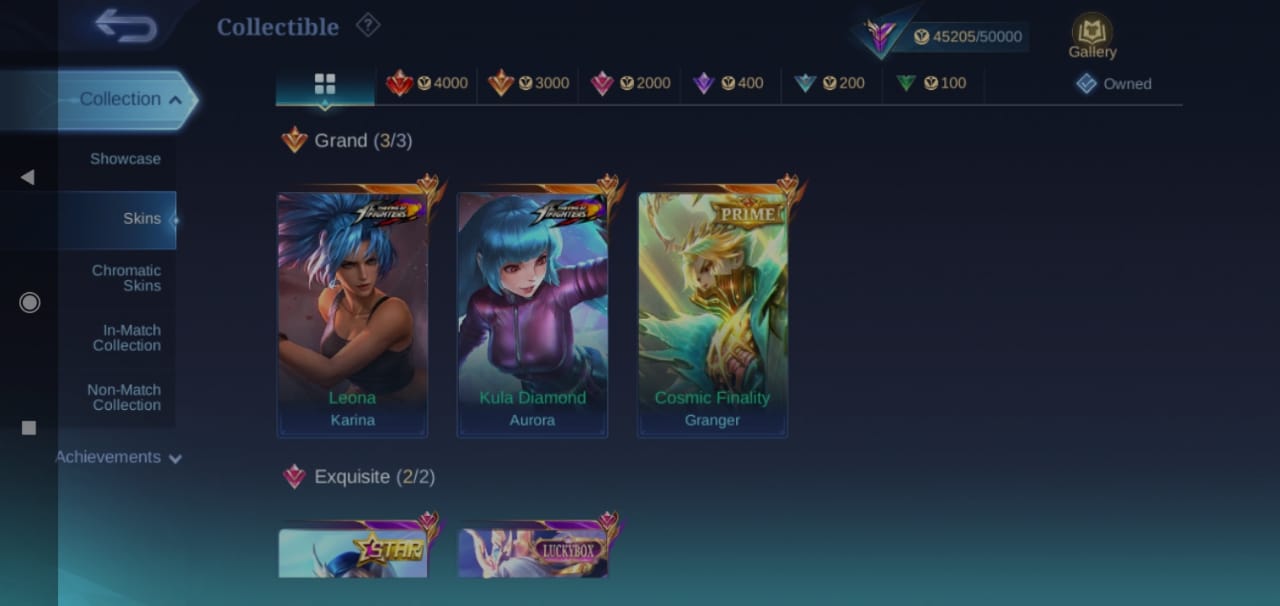1280x606 pixels.
Task: Go back using the arrow button
Action: [x=126, y=26]
